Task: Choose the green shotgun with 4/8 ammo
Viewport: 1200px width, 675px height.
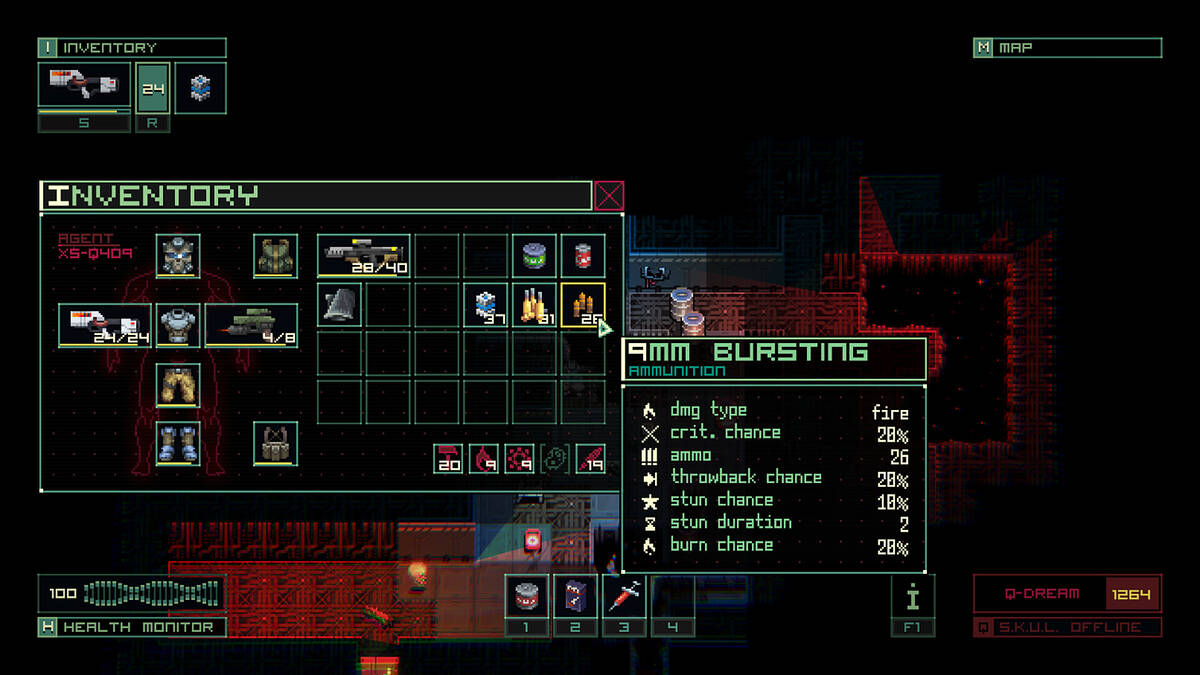Action: 251,325
